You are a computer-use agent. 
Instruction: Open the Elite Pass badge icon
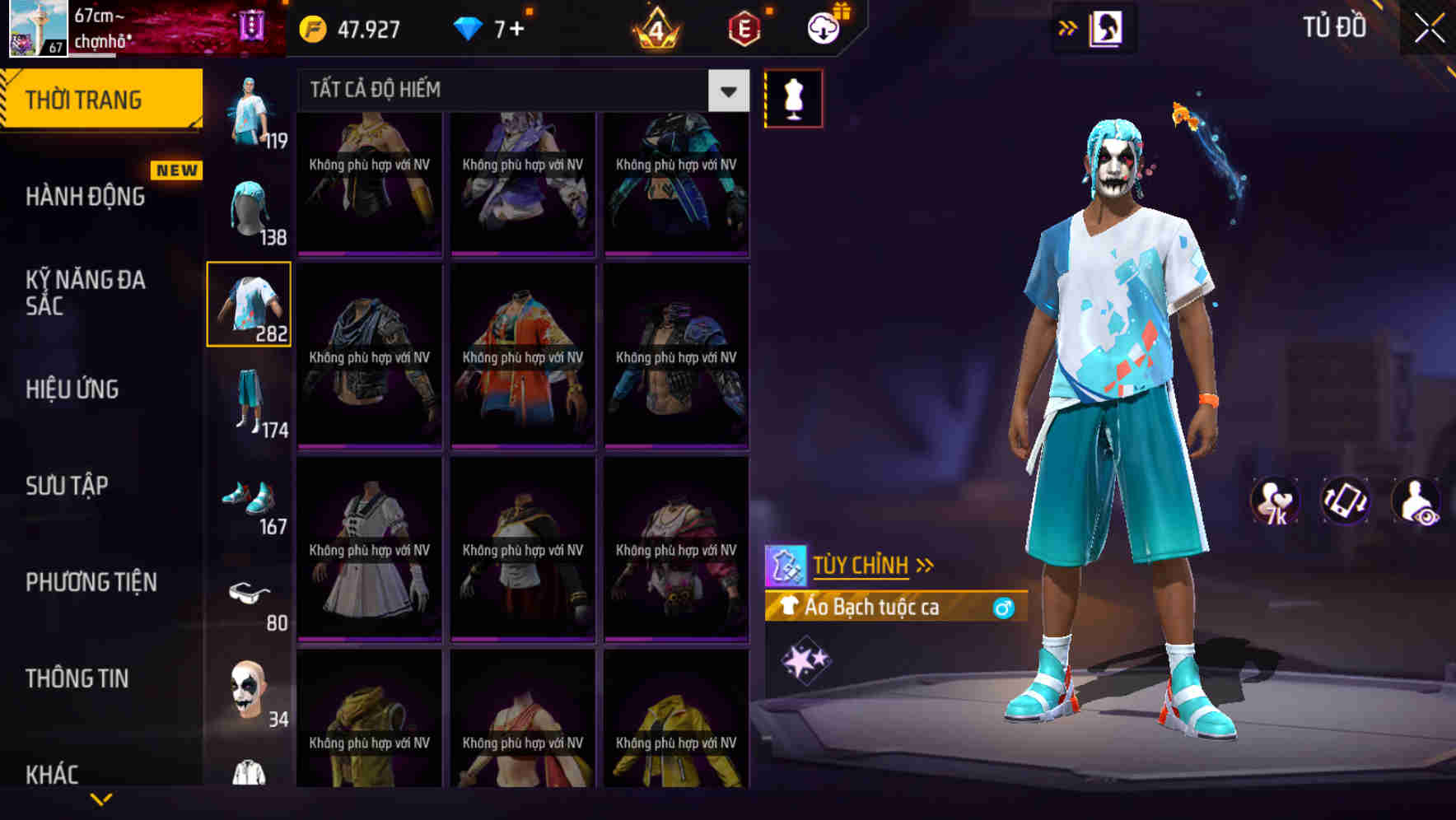pyautogui.click(x=739, y=30)
